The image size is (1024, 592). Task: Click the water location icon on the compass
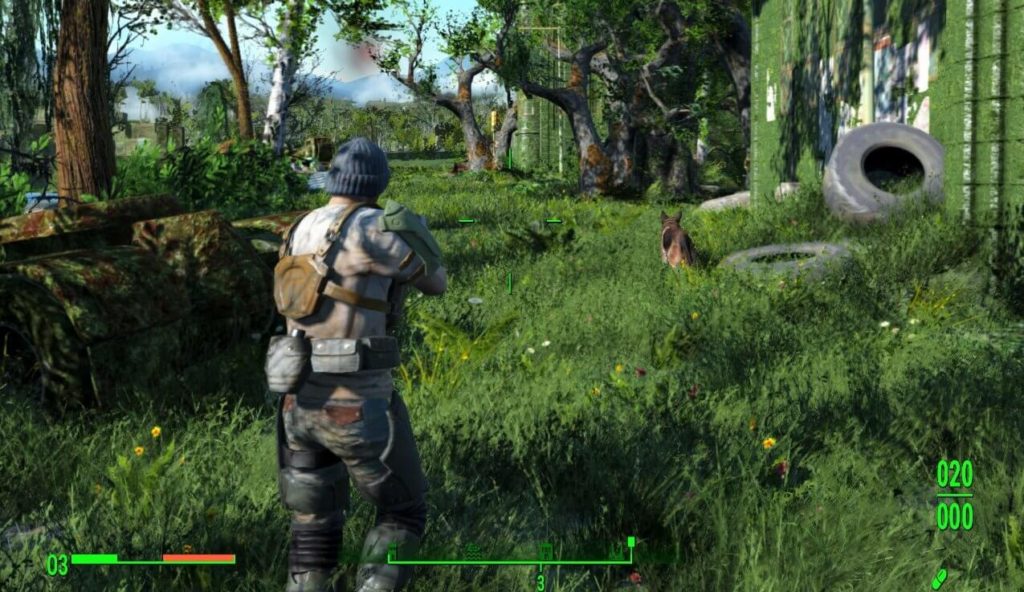click(473, 552)
